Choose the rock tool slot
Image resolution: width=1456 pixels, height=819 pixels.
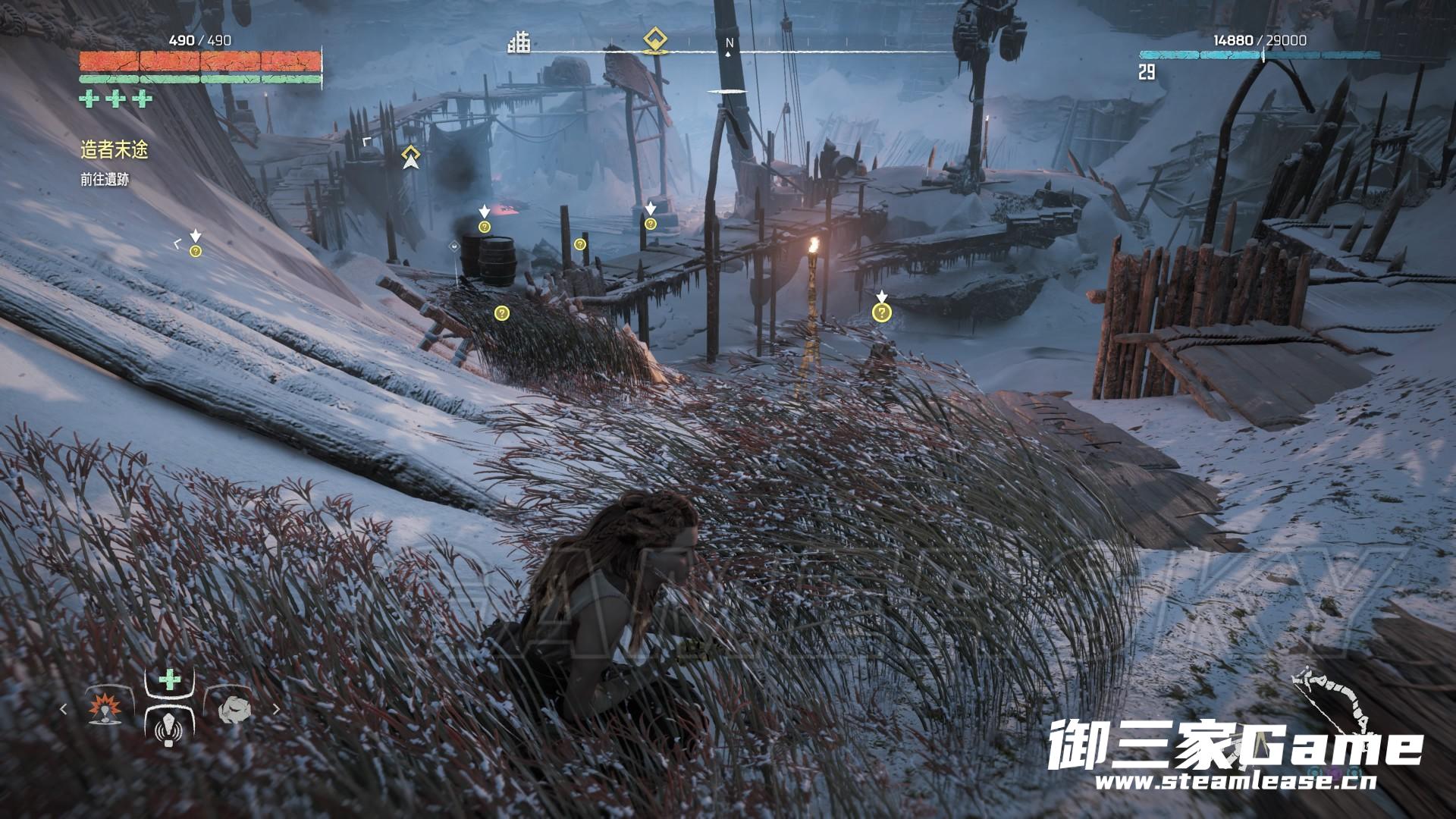point(233,709)
